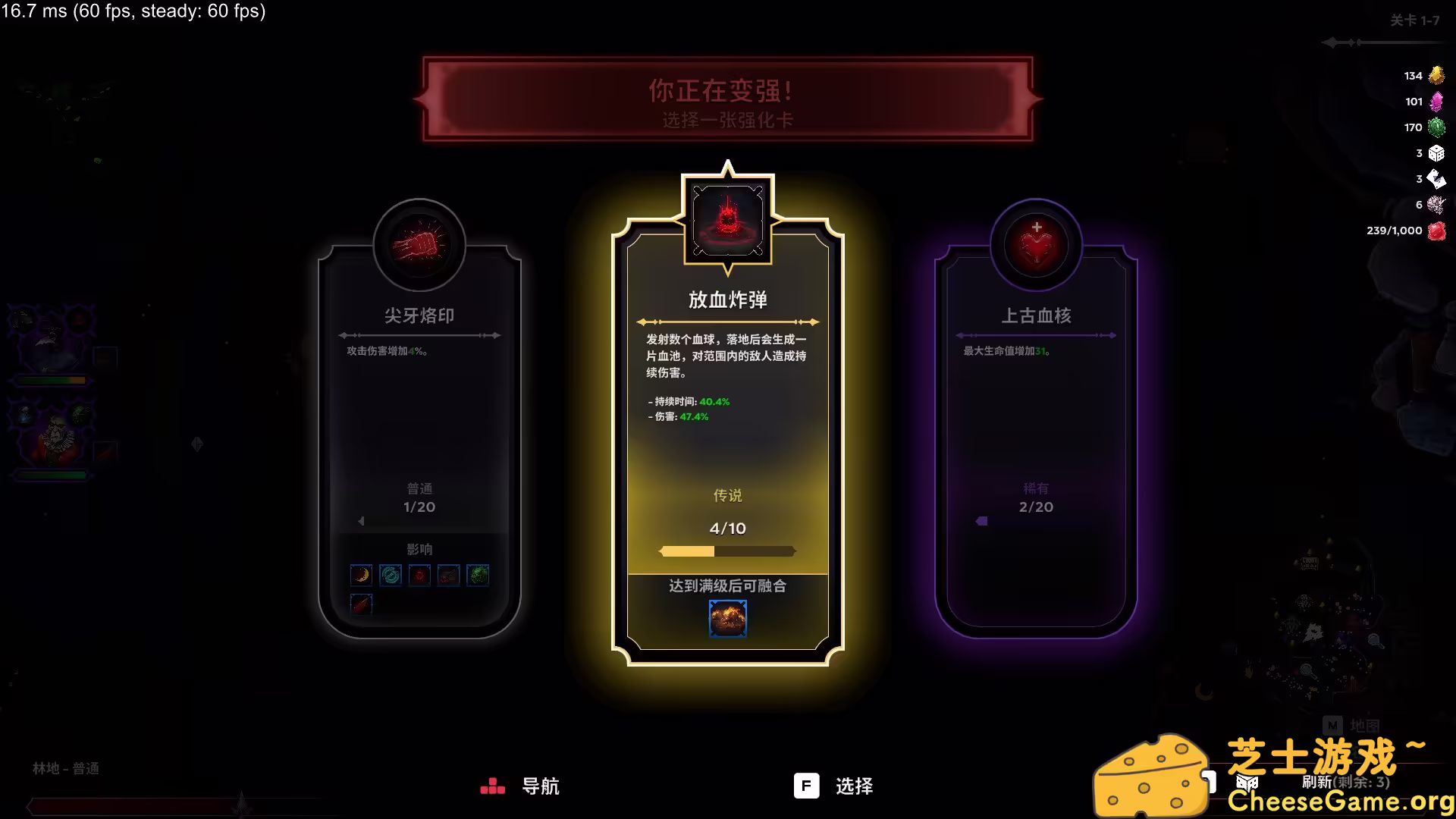Expand the rarity arrow under 稀有 2/20
Screen dimensions: 1456x819
[x=982, y=521]
